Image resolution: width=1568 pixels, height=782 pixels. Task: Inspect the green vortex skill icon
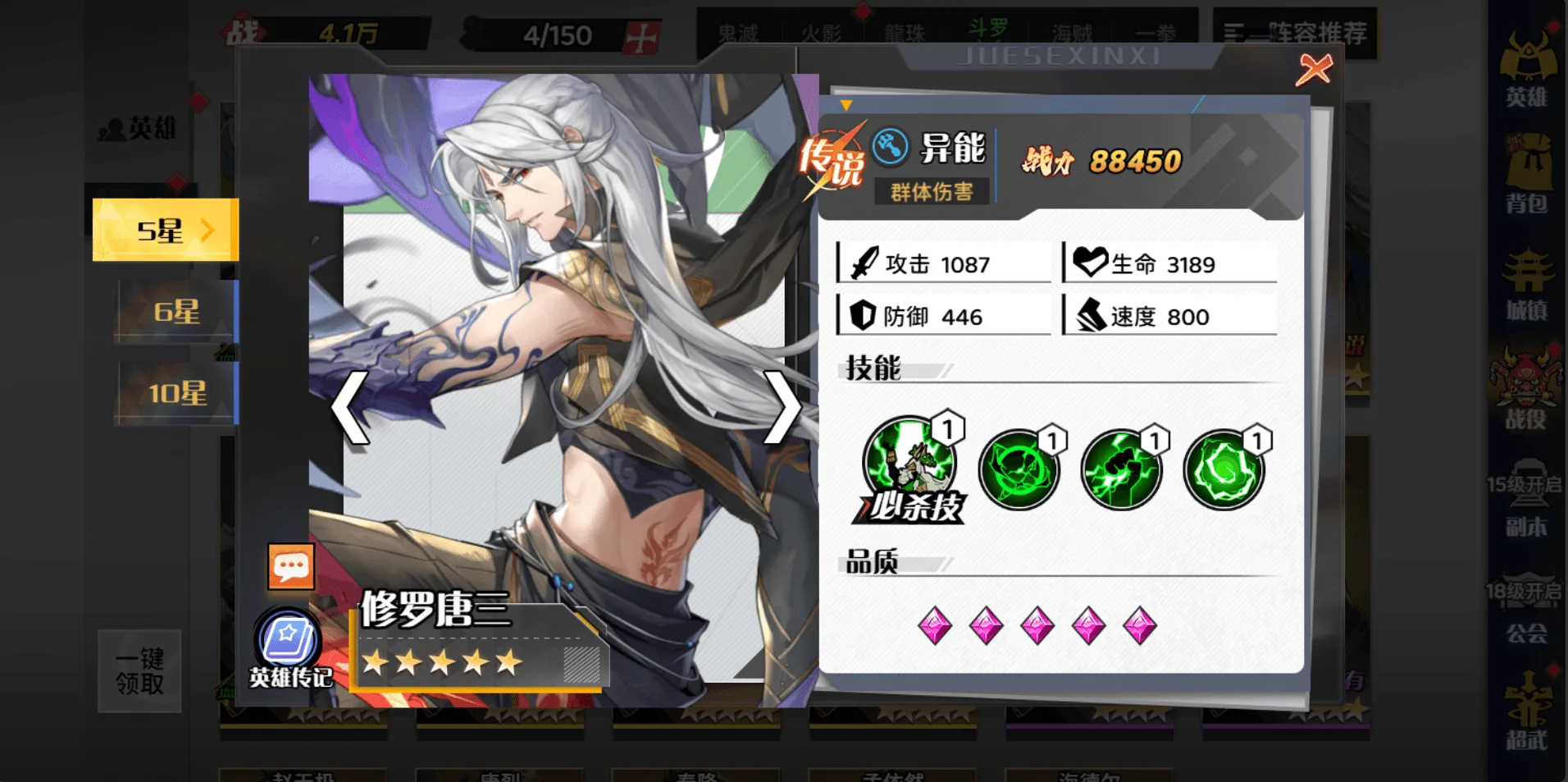(1019, 470)
